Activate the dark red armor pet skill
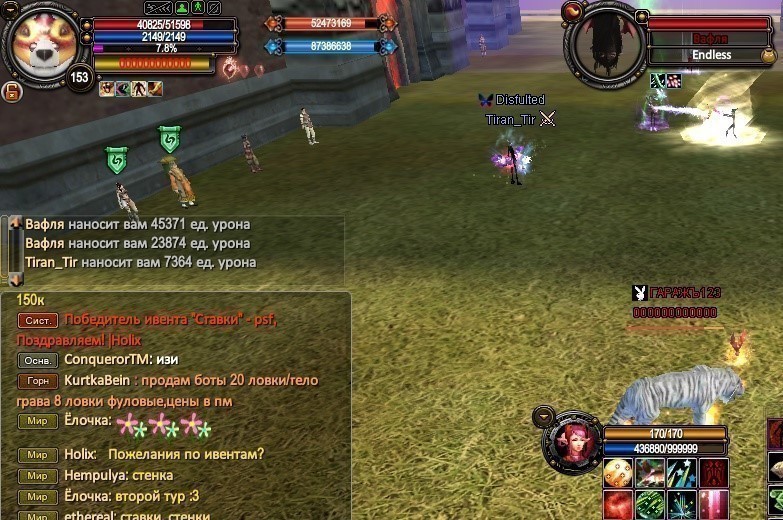The width and height of the screenshot is (783, 520). tap(714, 473)
